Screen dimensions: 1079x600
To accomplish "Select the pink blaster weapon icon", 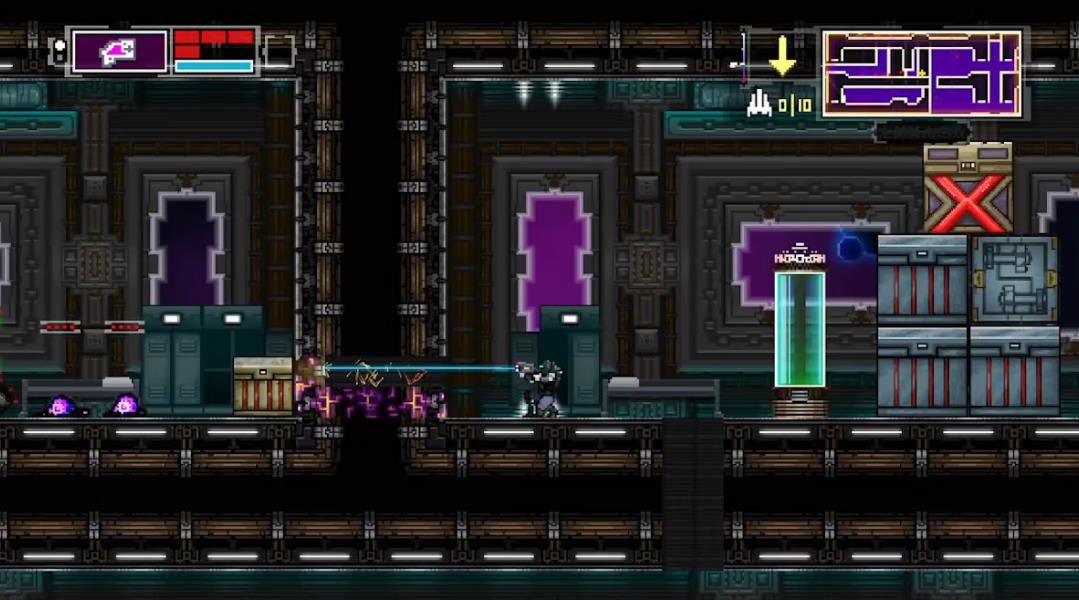I will (119, 51).
